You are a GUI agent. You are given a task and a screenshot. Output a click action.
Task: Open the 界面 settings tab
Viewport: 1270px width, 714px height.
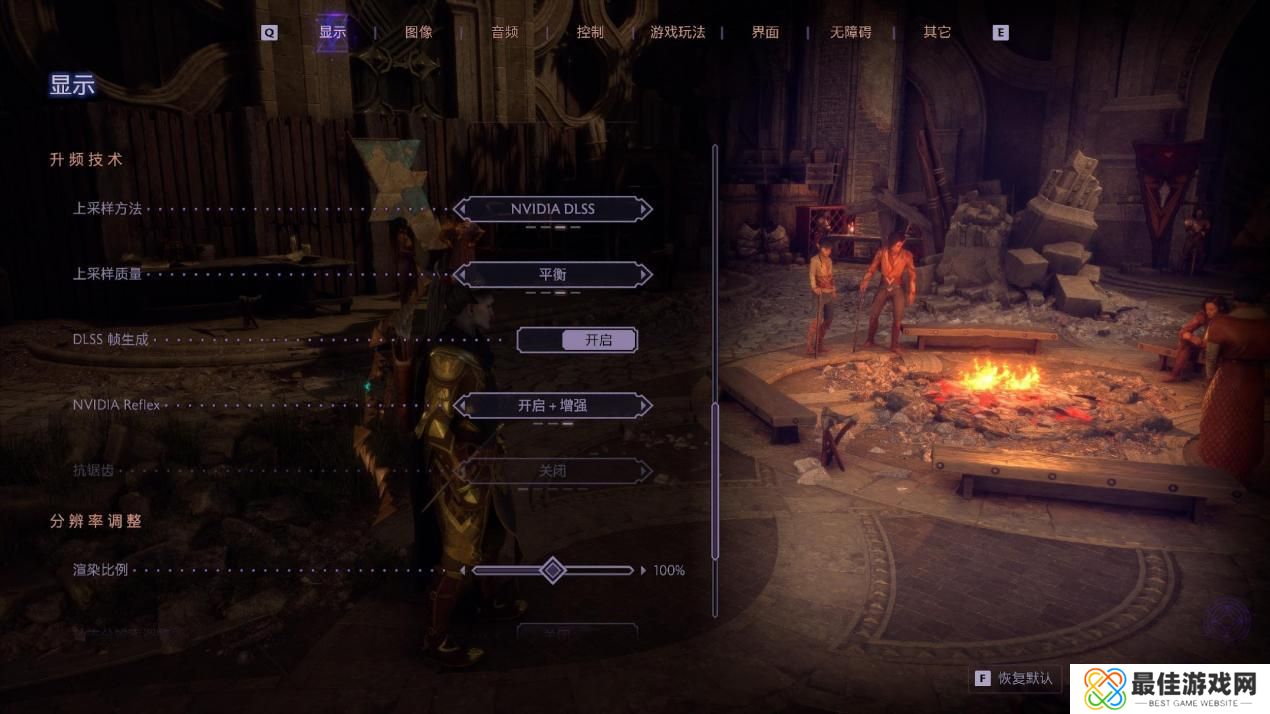[x=765, y=32]
